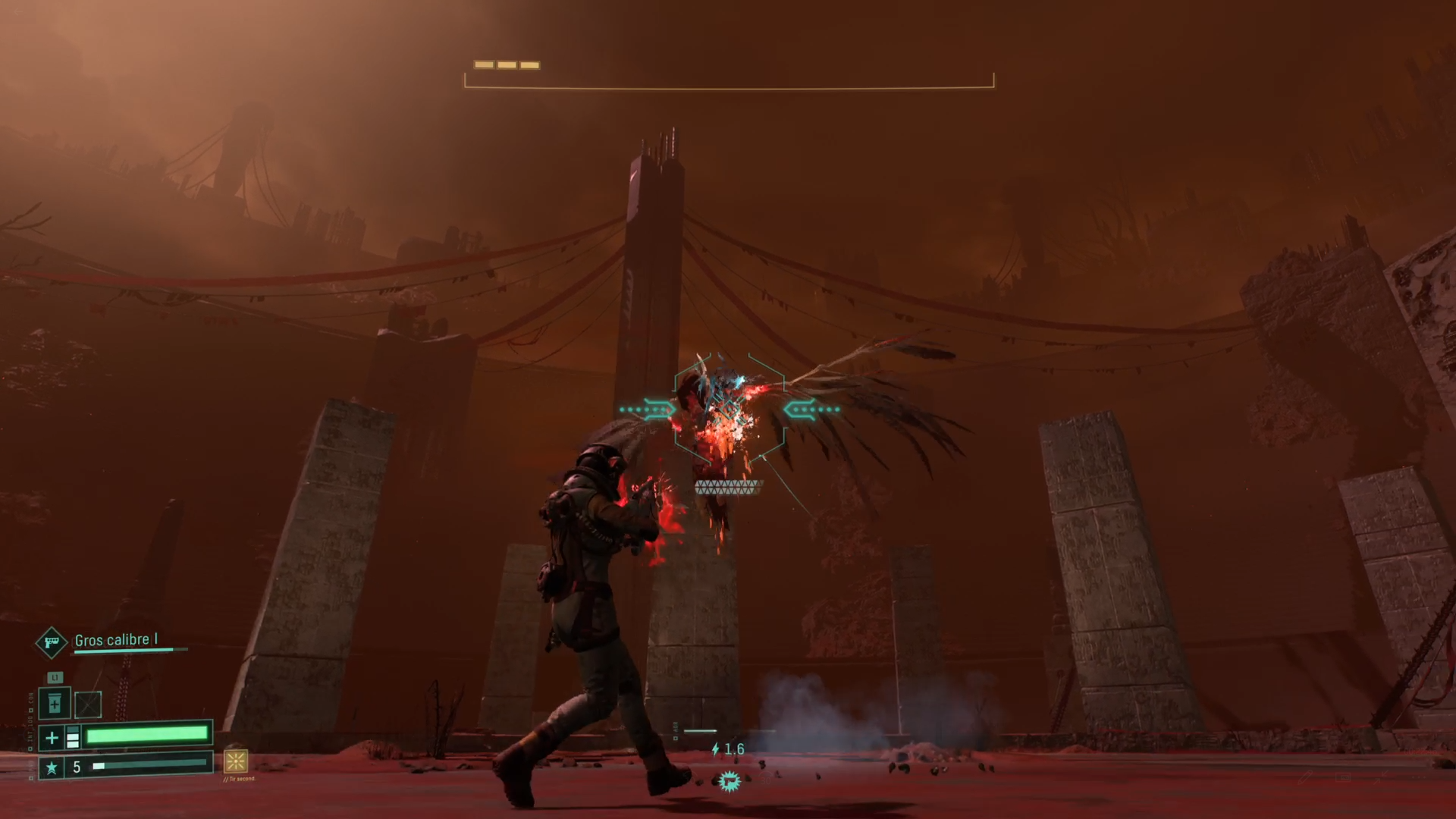Click the pencil edit icon in the bottom-right overlay
The height and width of the screenshot is (819, 1456).
coord(1305,777)
